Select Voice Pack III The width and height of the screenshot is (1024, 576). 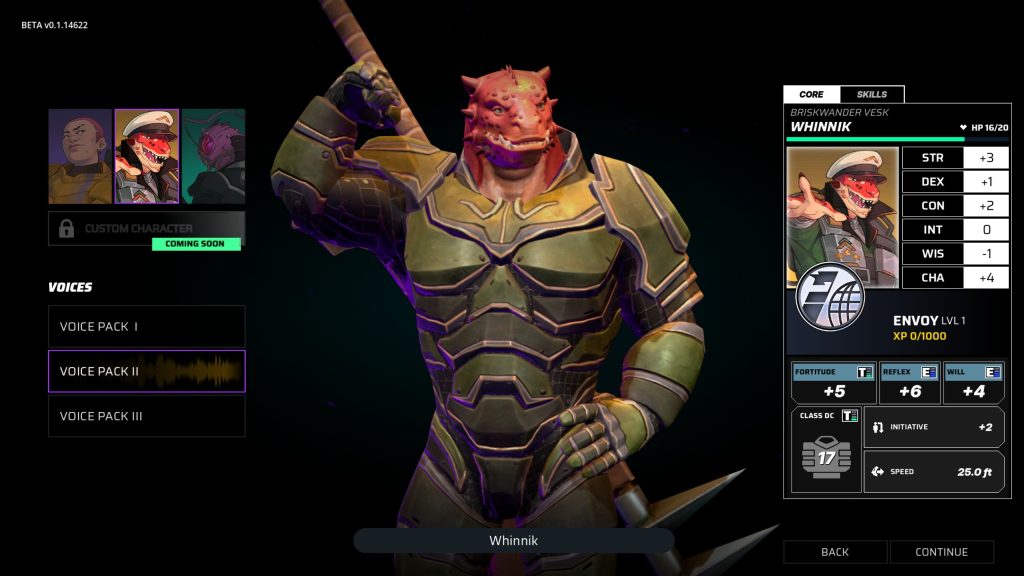point(146,416)
